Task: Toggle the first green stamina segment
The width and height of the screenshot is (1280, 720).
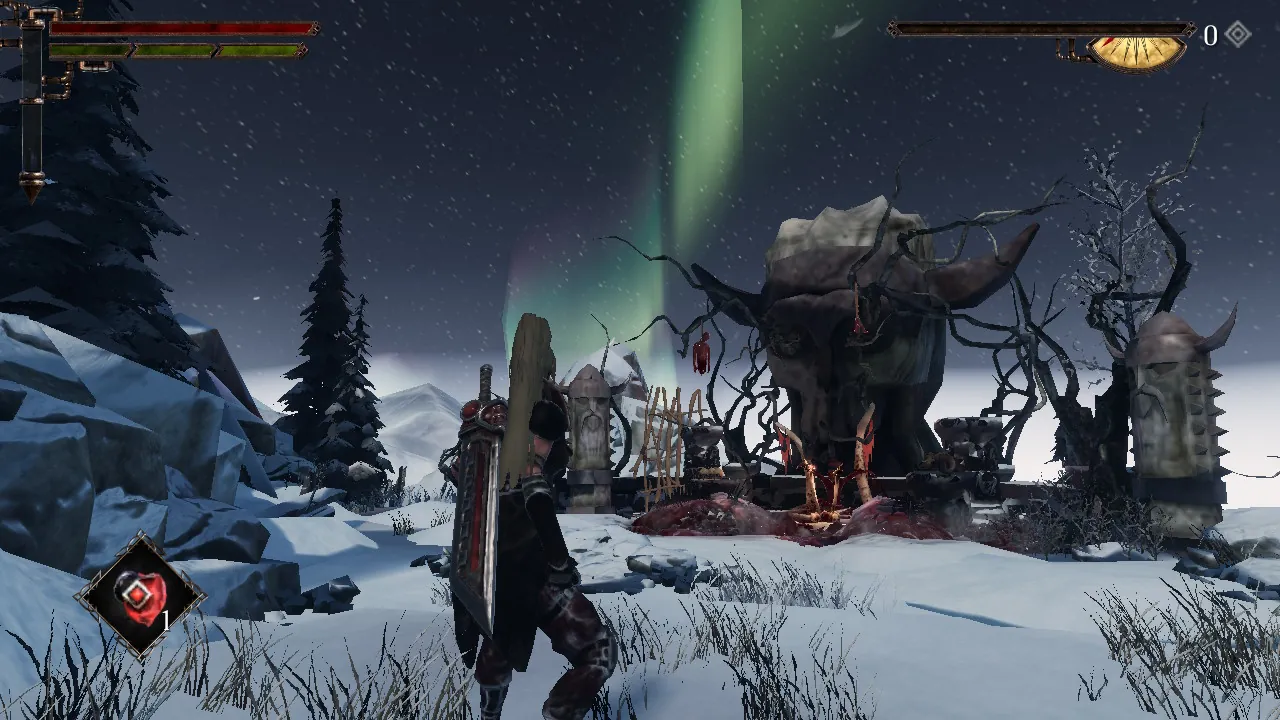Action: [x=90, y=49]
